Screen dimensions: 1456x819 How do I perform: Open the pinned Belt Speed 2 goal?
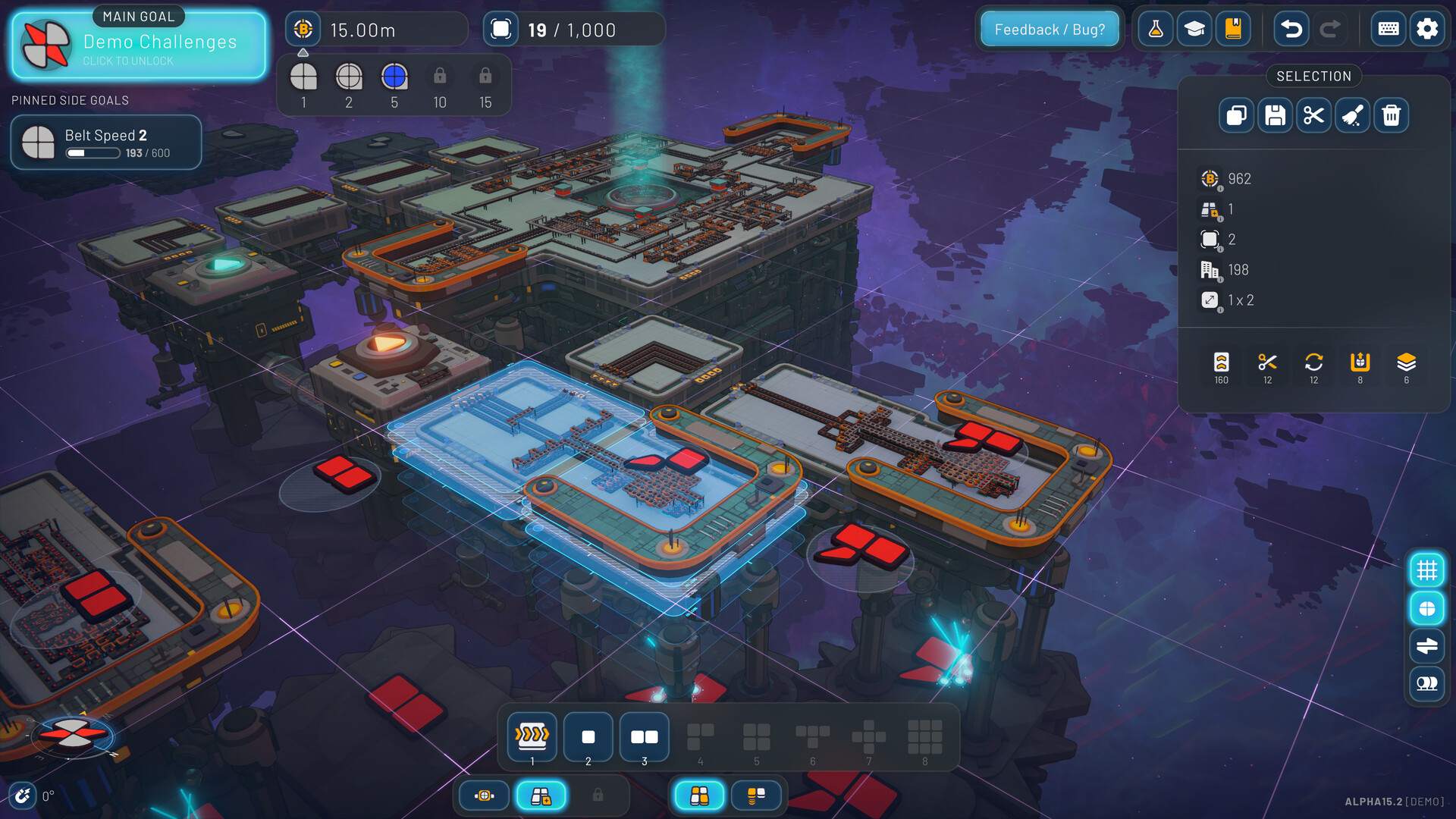(x=105, y=136)
